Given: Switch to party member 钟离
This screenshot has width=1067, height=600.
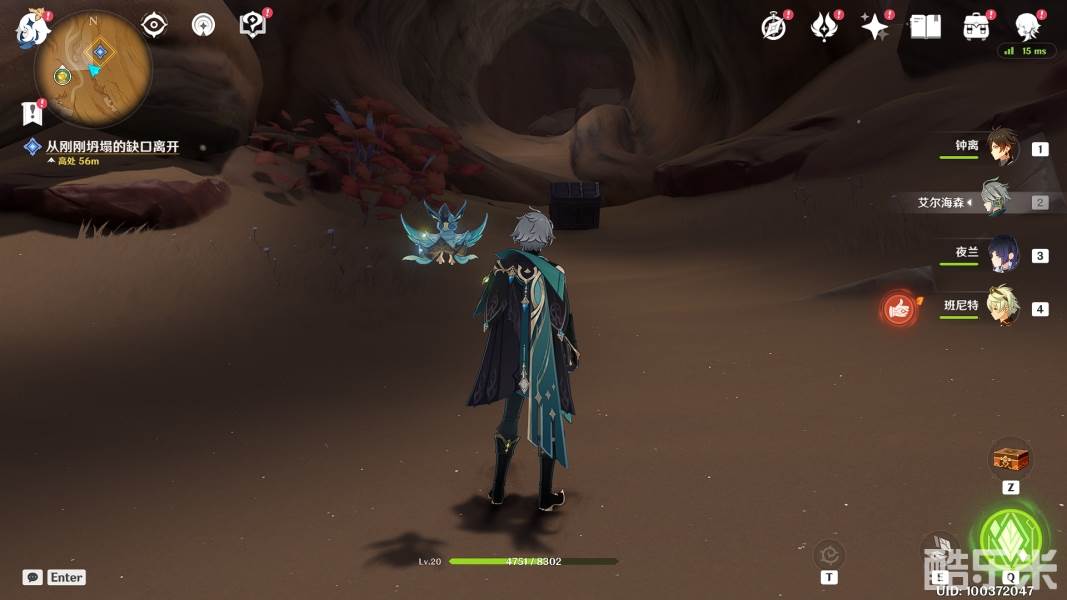Looking at the screenshot, I should [1001, 148].
